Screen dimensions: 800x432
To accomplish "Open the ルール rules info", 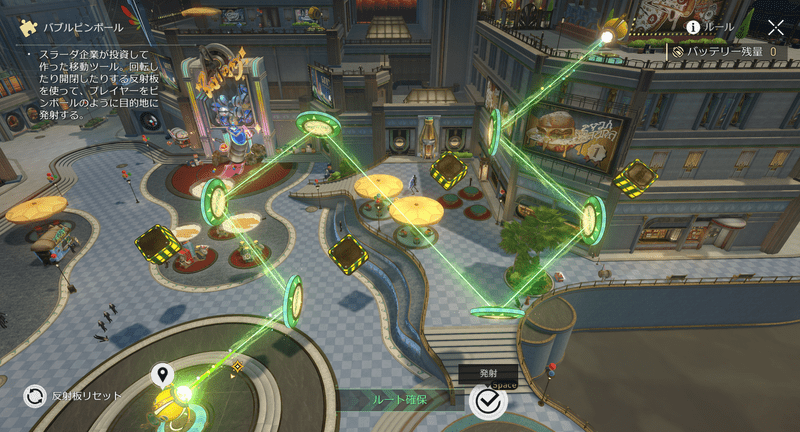I will coord(711,27).
